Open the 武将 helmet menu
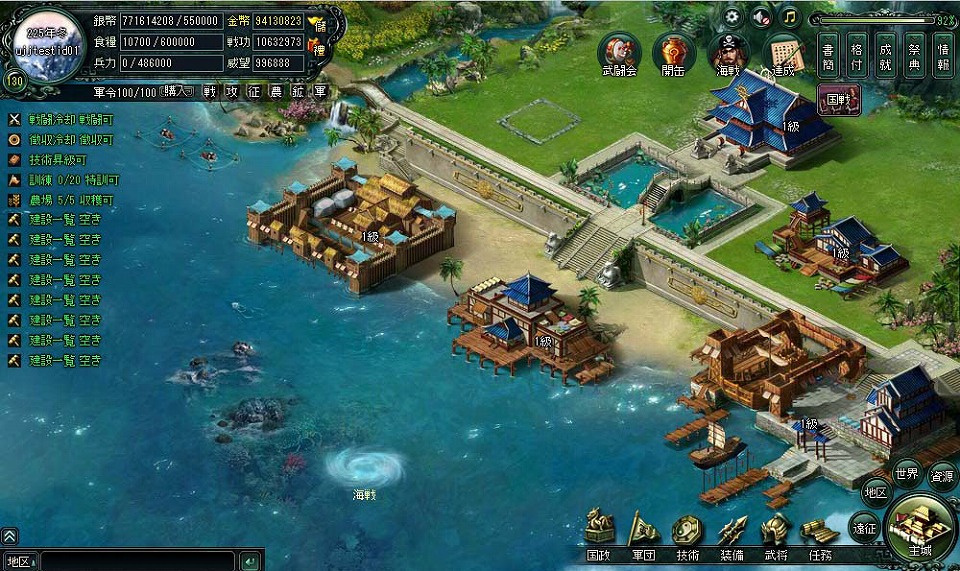This screenshot has height=571, width=960. (x=775, y=531)
